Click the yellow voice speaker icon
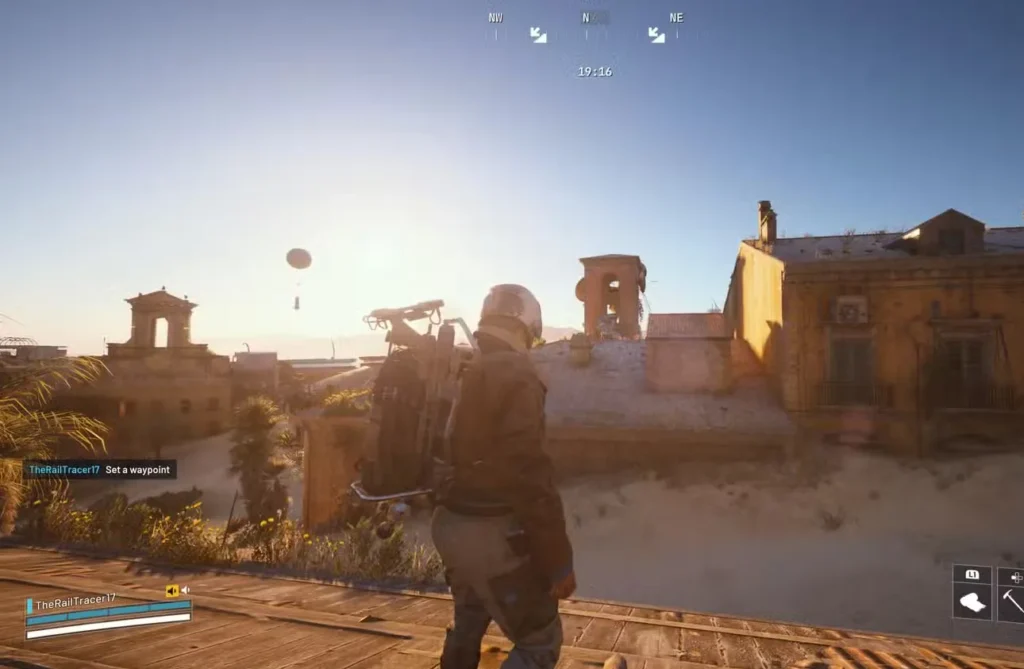 pos(171,591)
